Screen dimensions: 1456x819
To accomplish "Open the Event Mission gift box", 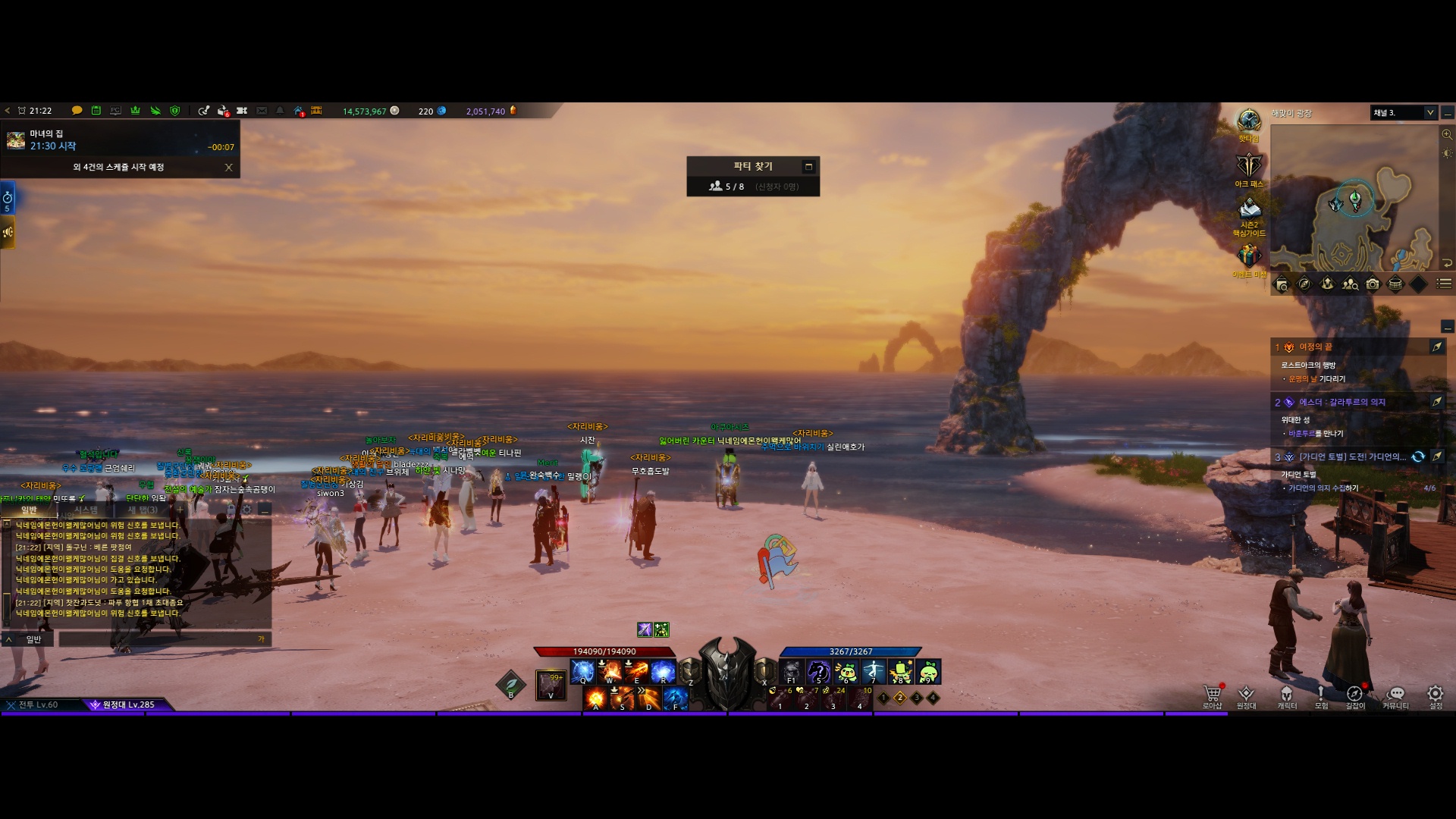I will (1248, 256).
